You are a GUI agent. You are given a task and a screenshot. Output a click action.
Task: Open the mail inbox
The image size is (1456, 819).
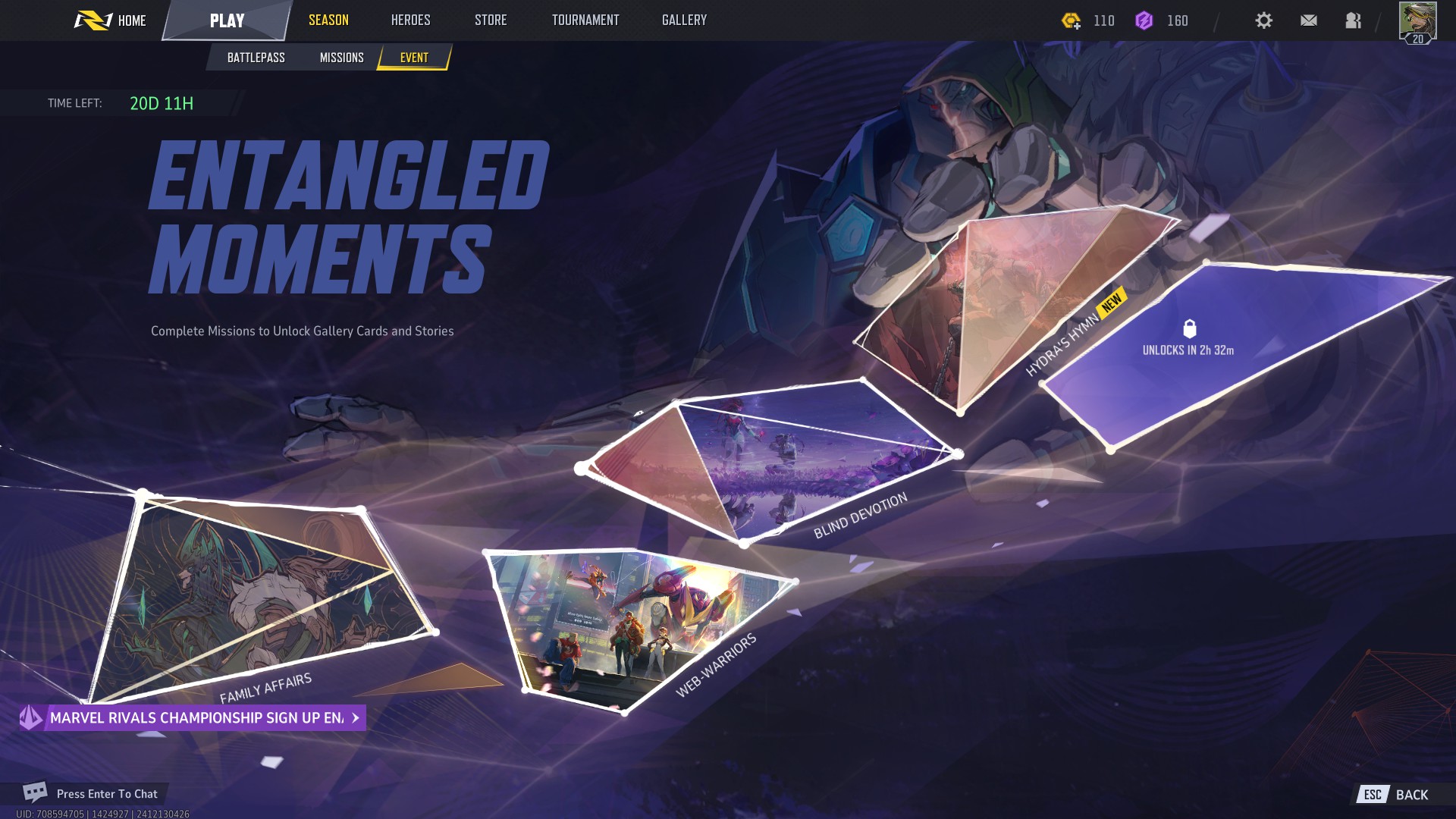pyautogui.click(x=1308, y=20)
